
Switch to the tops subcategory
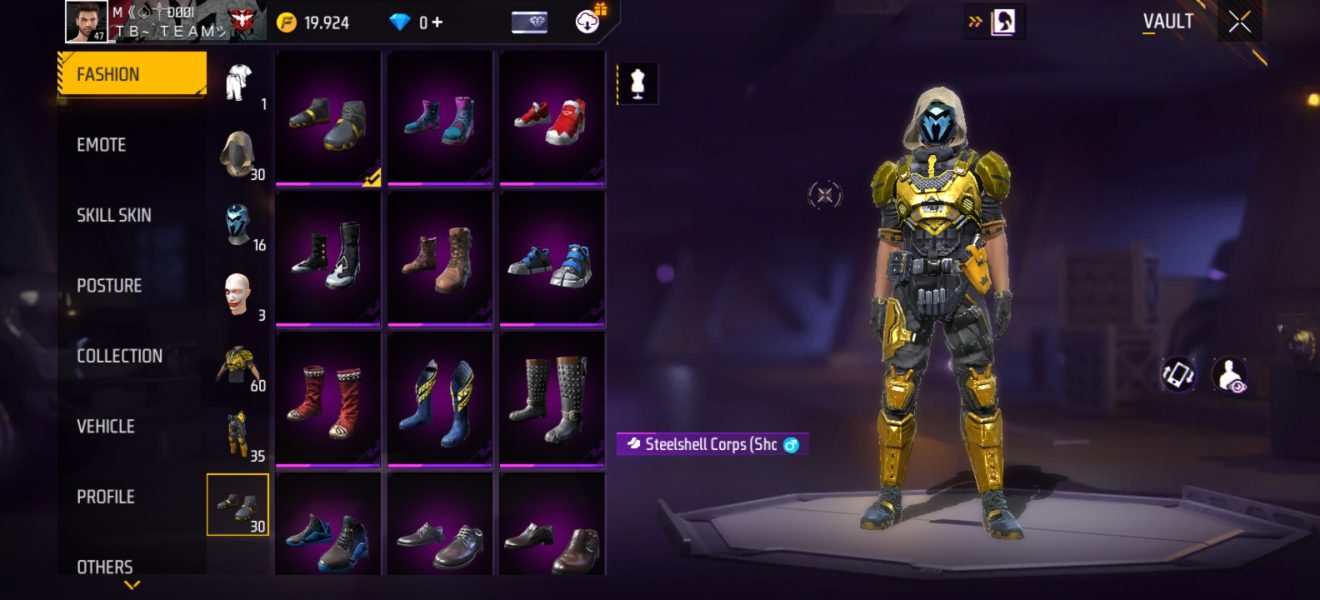click(x=238, y=364)
